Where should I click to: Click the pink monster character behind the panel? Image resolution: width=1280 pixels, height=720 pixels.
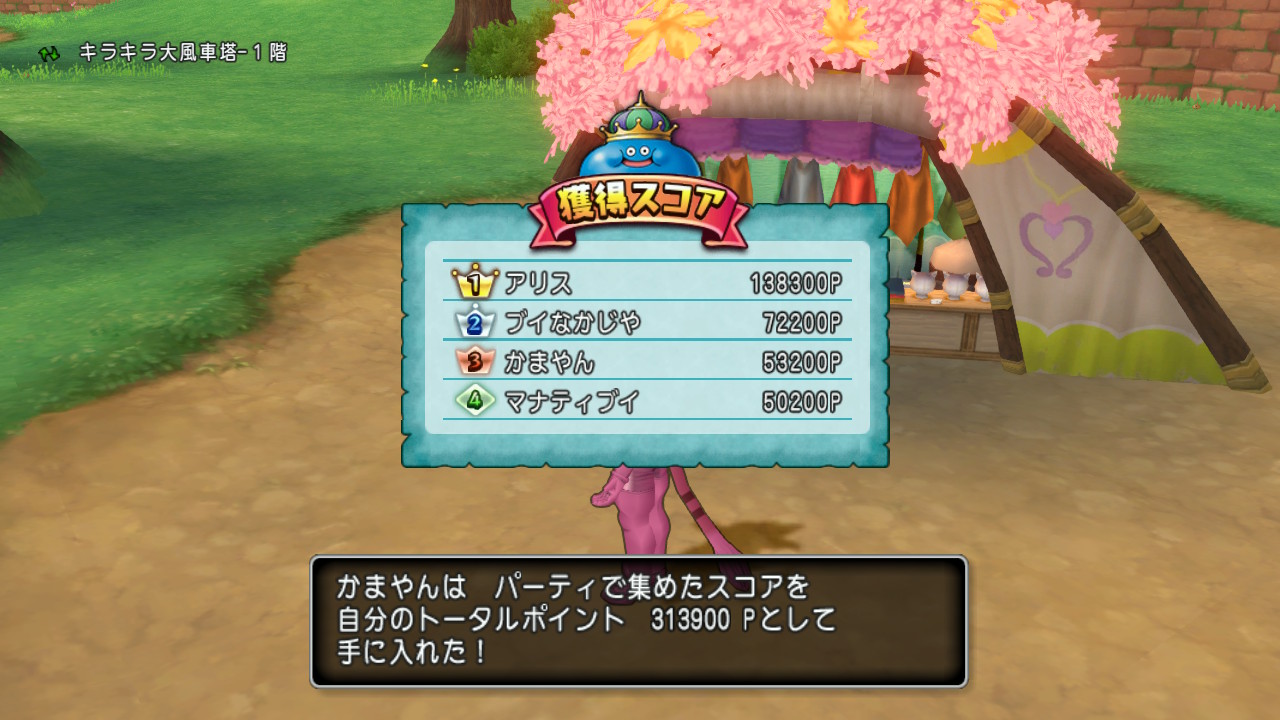[640, 510]
